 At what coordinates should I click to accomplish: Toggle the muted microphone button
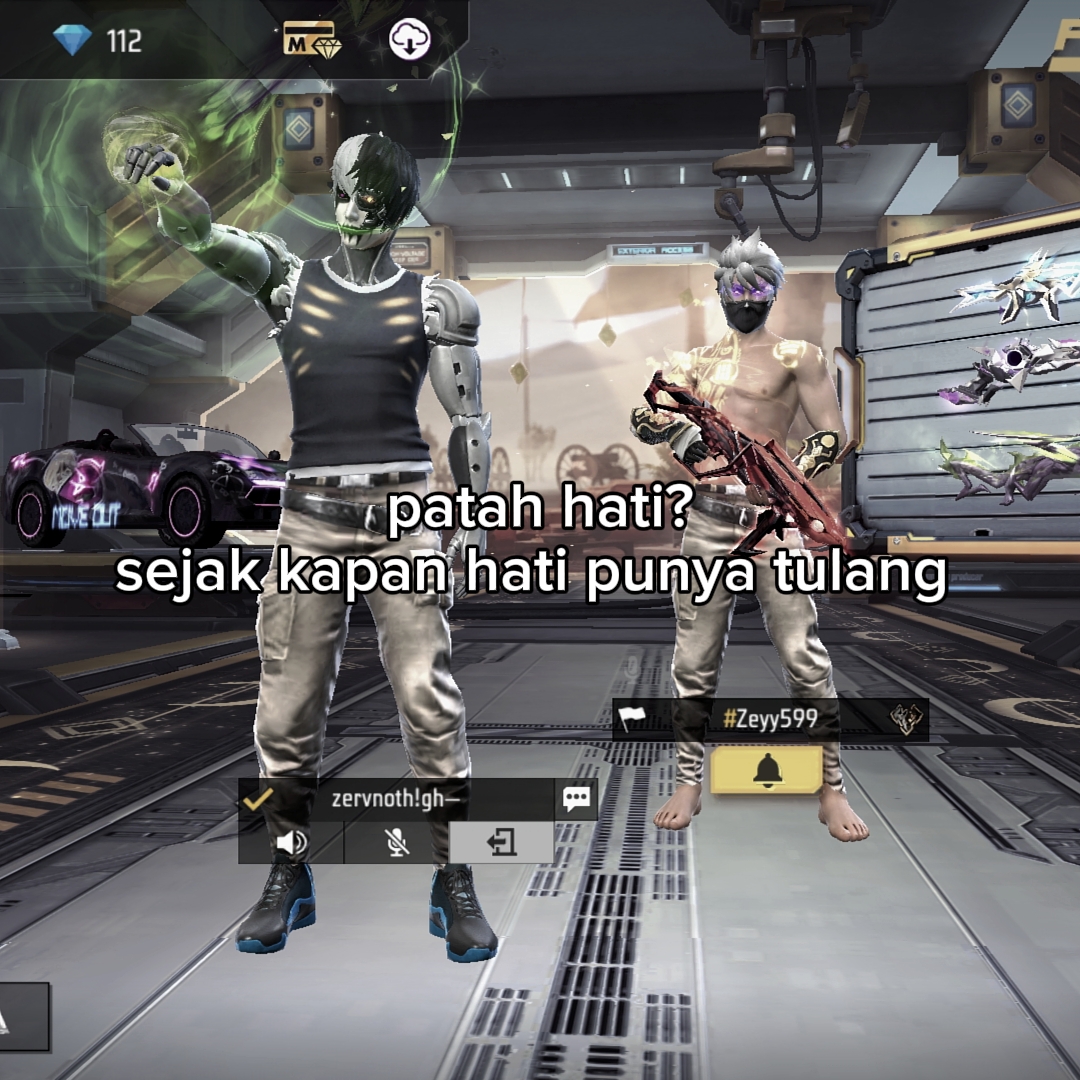[396, 843]
